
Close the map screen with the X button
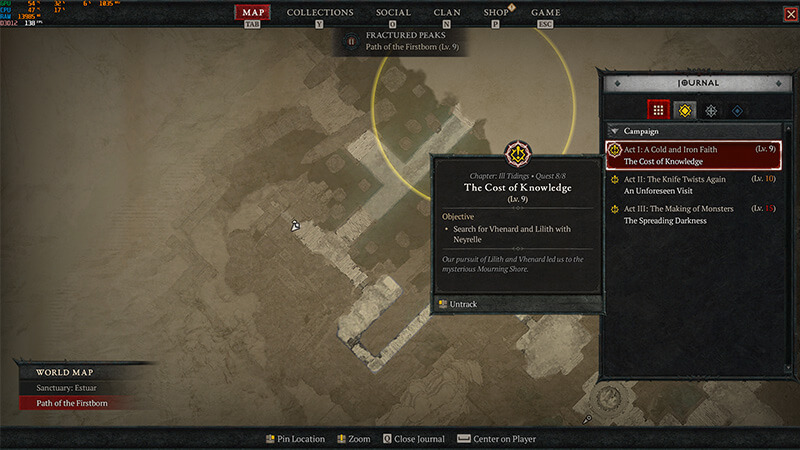(x=790, y=13)
